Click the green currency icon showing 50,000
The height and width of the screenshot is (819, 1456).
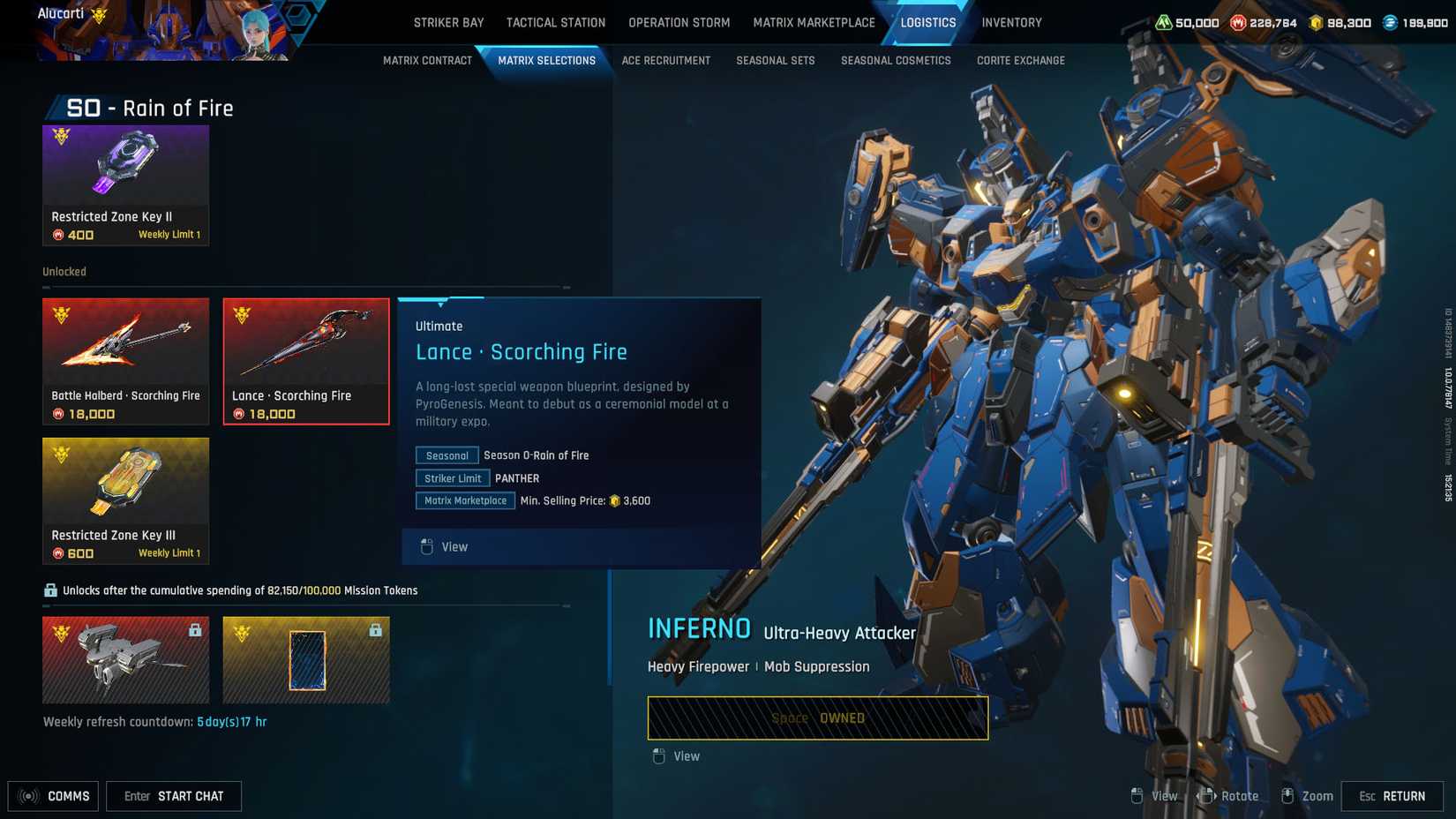(1166, 24)
